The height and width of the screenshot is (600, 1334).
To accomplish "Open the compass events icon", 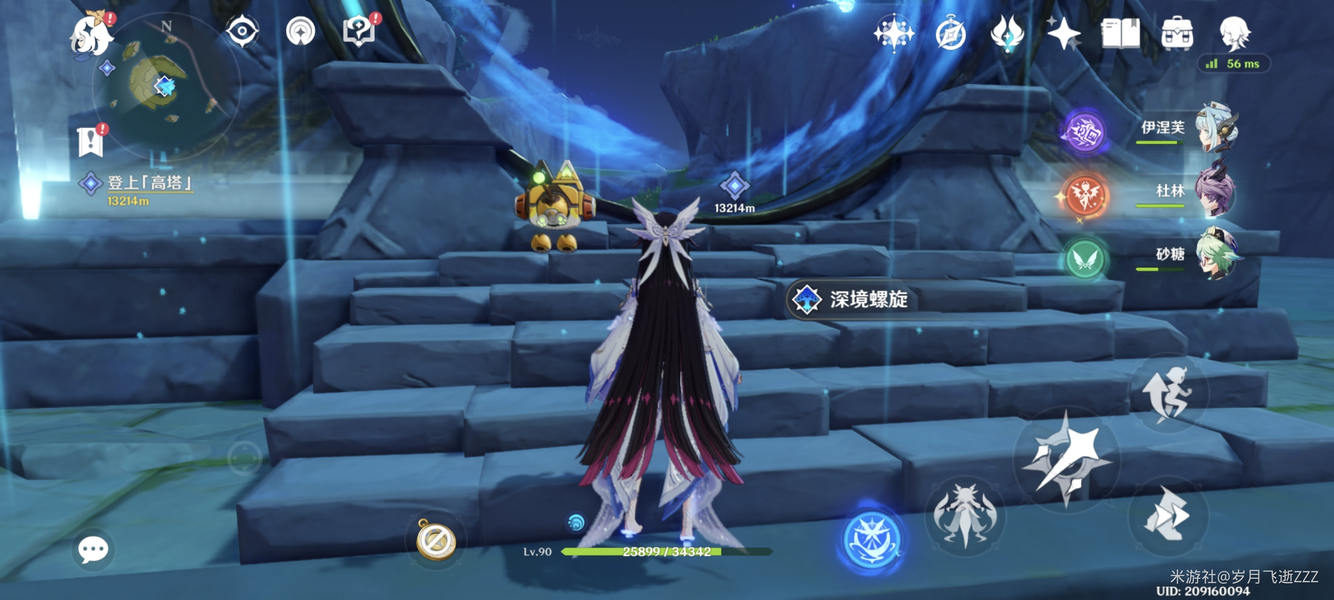I will (950, 34).
